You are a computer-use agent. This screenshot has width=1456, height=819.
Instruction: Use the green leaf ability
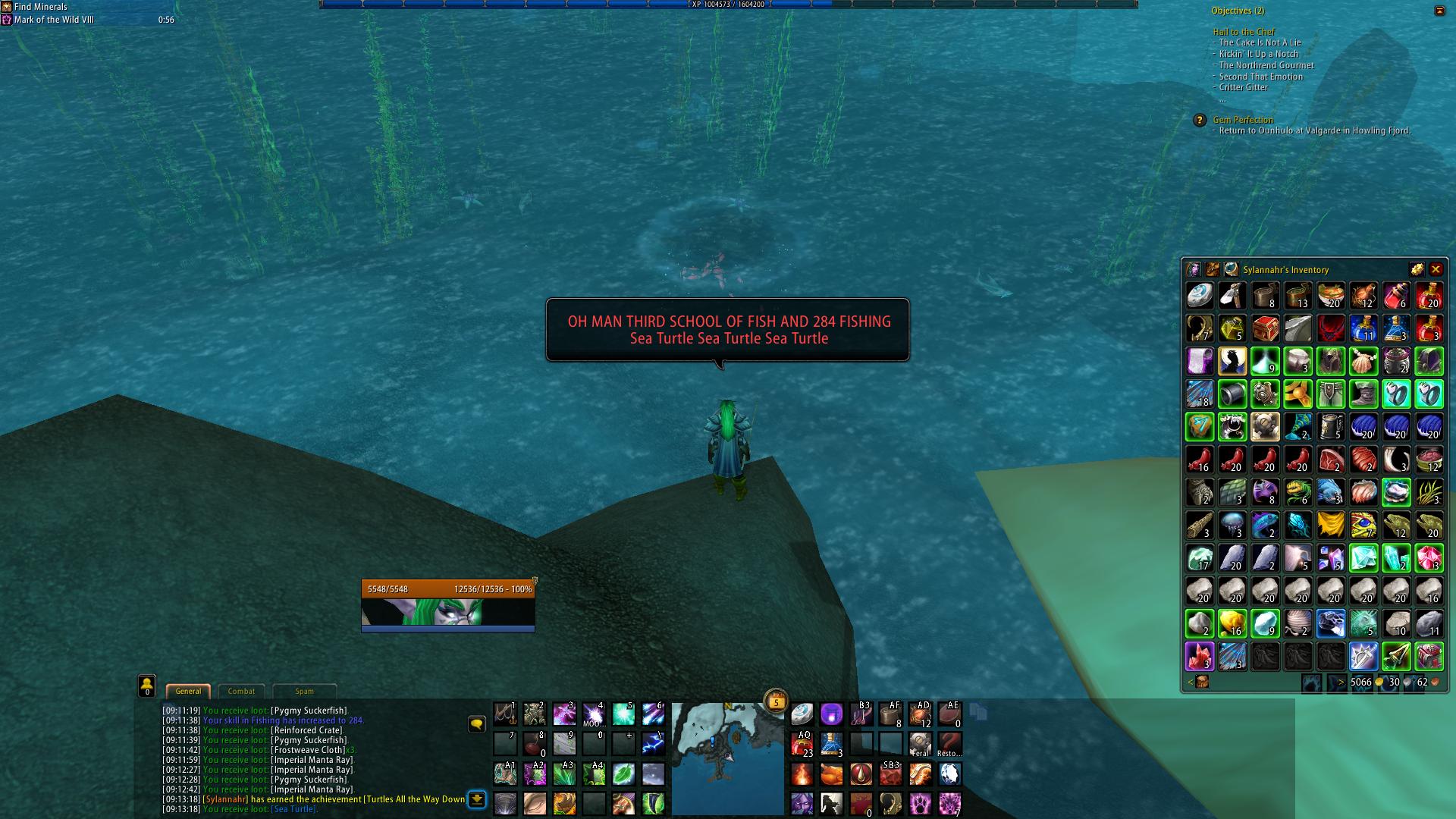click(623, 773)
